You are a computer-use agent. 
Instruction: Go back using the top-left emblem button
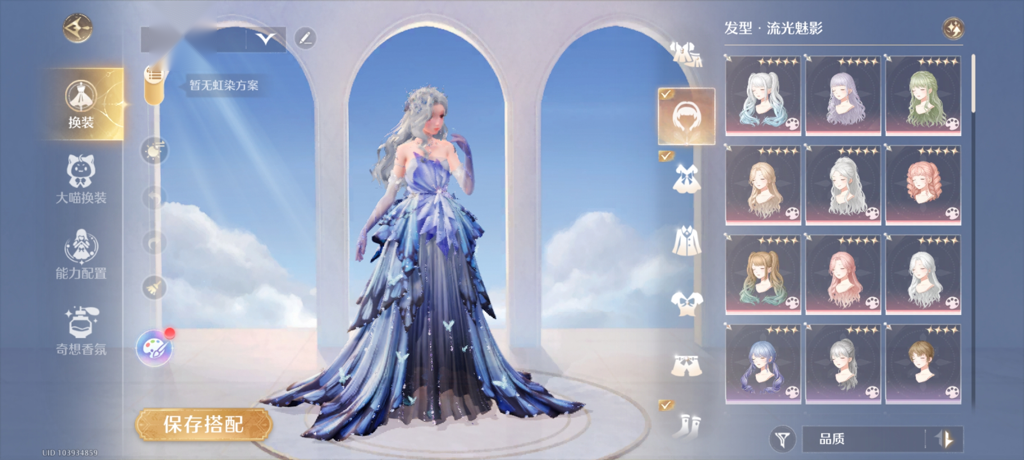[x=77, y=29]
